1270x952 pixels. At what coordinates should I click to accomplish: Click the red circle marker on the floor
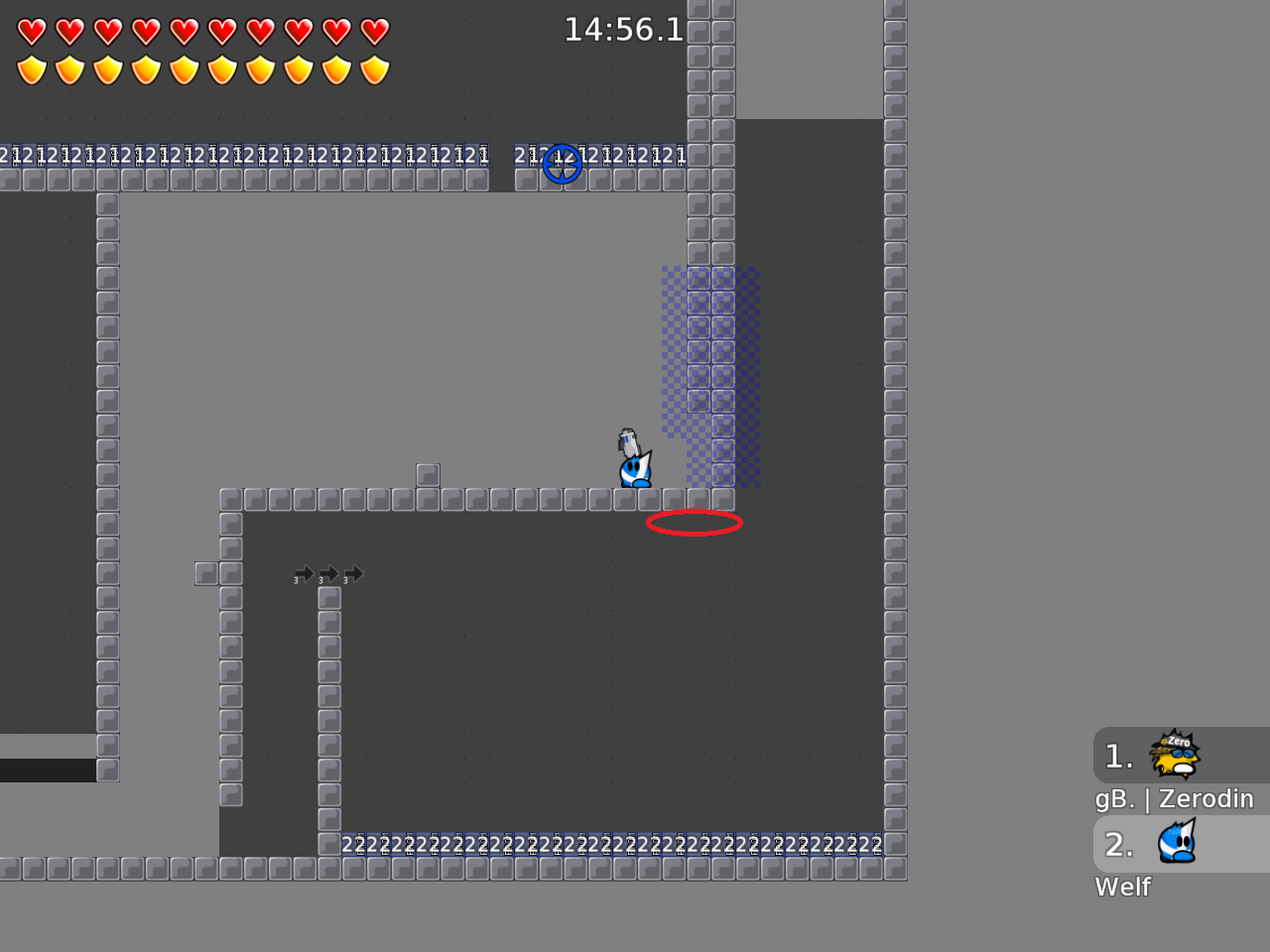695,523
